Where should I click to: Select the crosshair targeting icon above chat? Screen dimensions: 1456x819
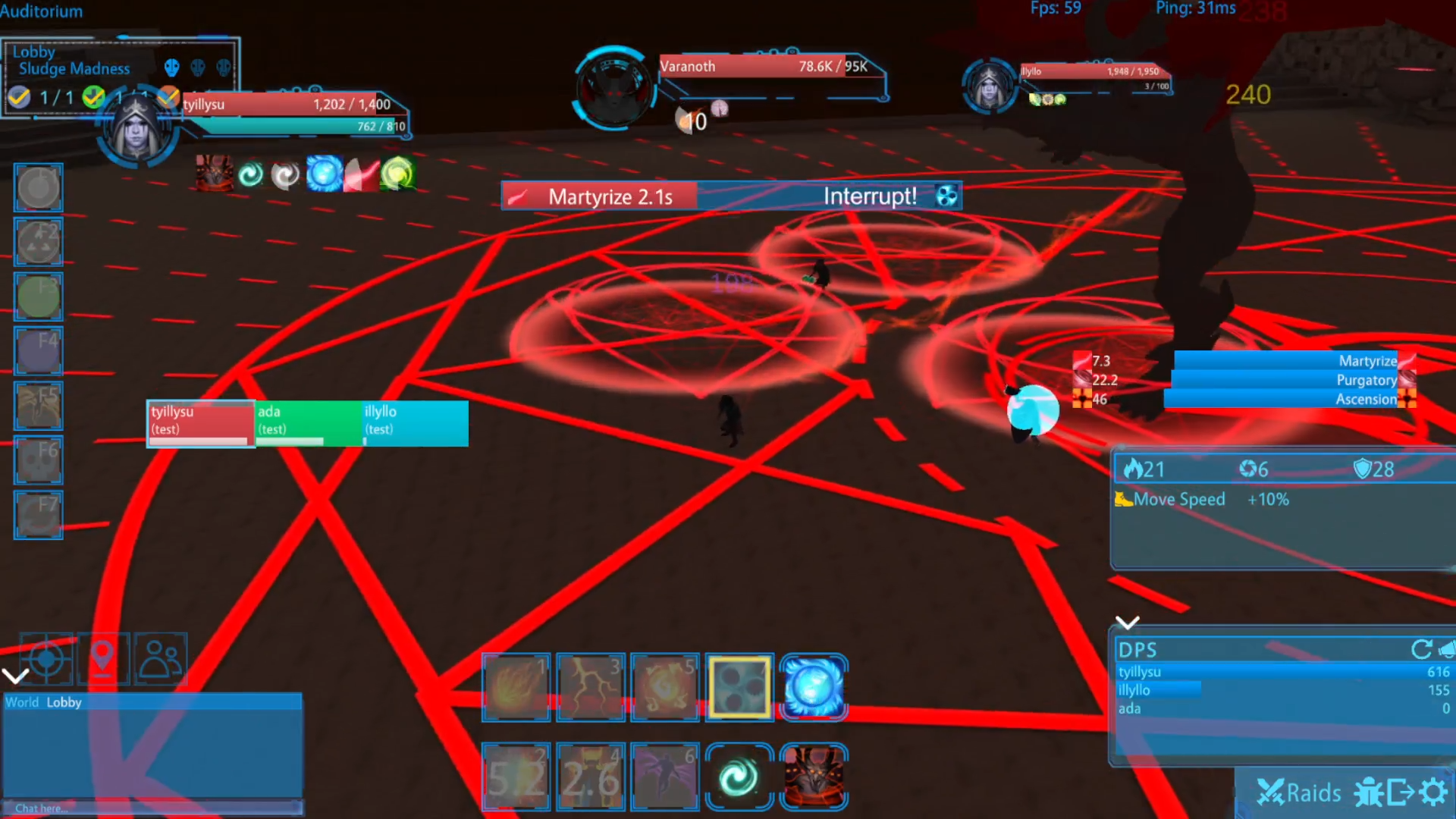(48, 659)
